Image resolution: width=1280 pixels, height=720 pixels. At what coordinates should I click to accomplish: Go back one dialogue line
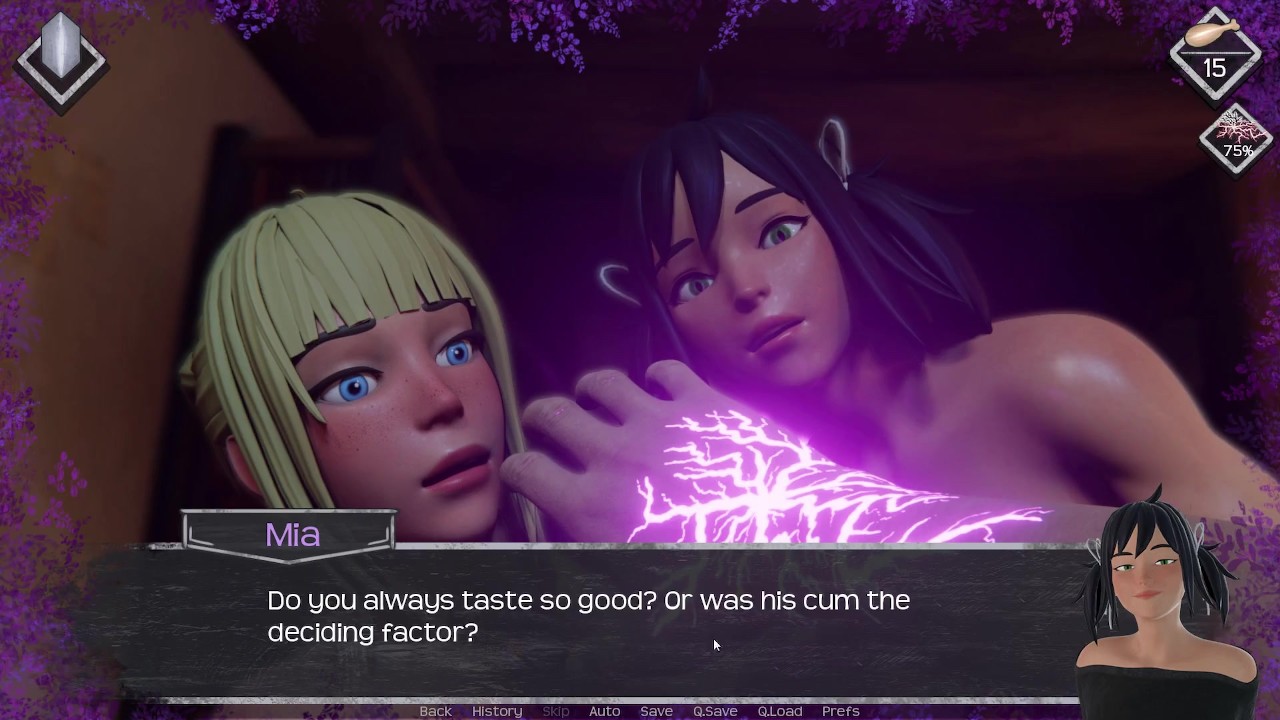(435, 711)
